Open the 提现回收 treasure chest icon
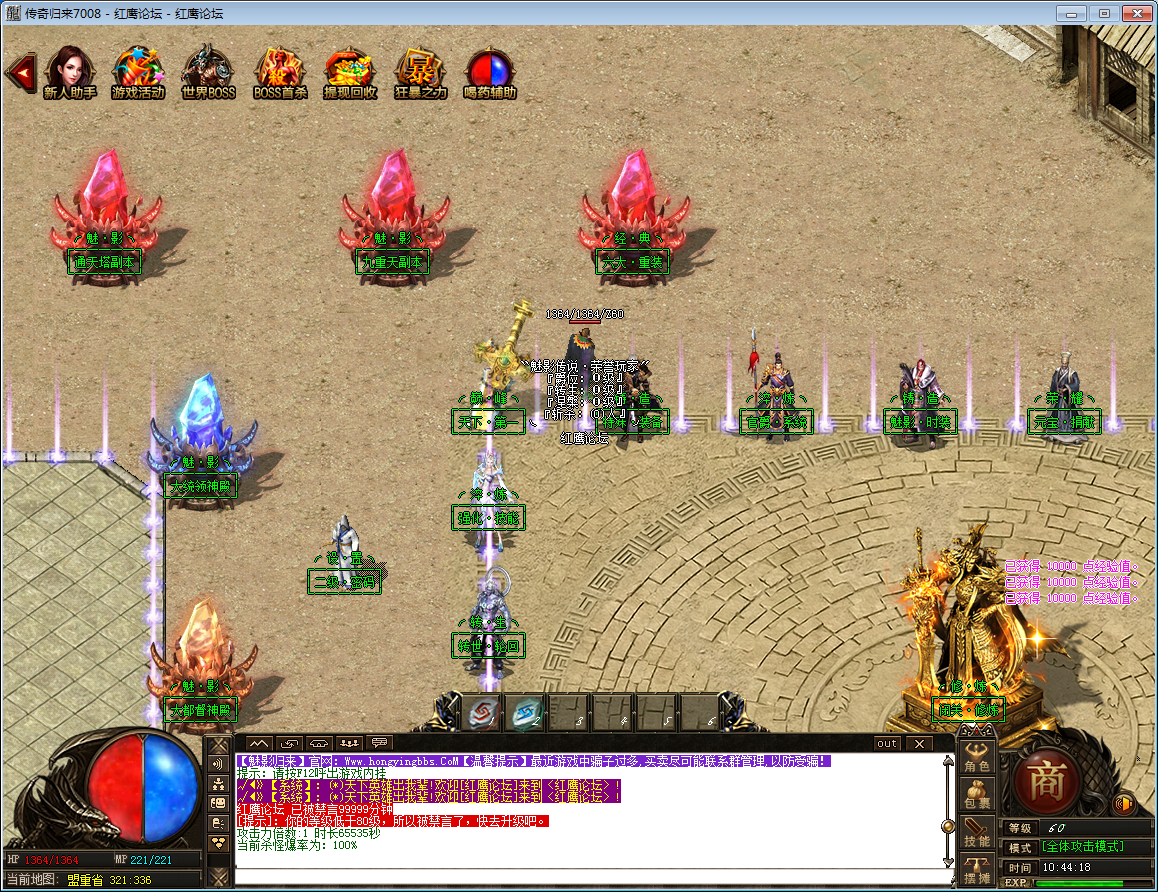1158x892 pixels. 350,71
